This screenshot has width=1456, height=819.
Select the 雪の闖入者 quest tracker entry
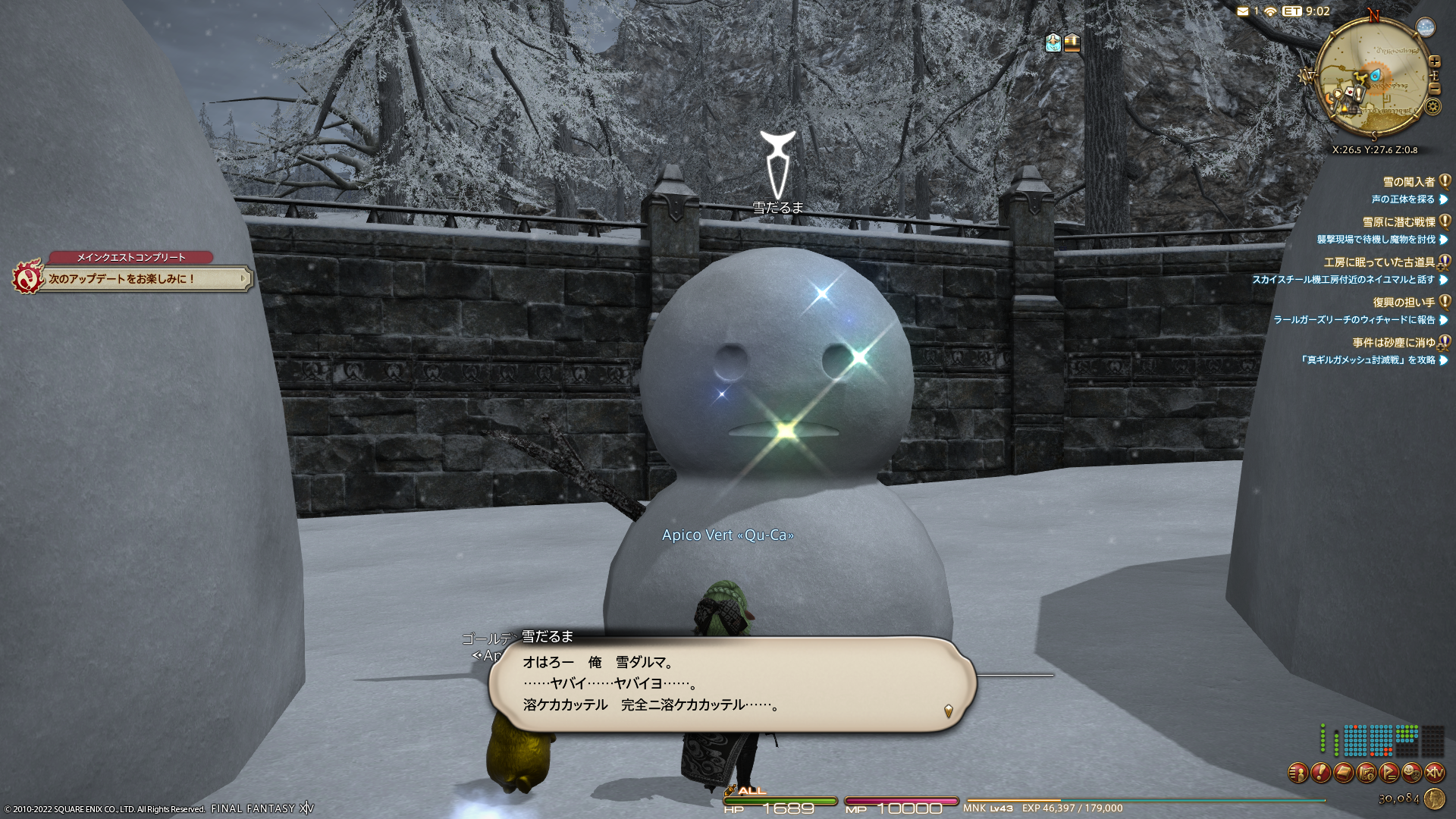click(x=1408, y=182)
